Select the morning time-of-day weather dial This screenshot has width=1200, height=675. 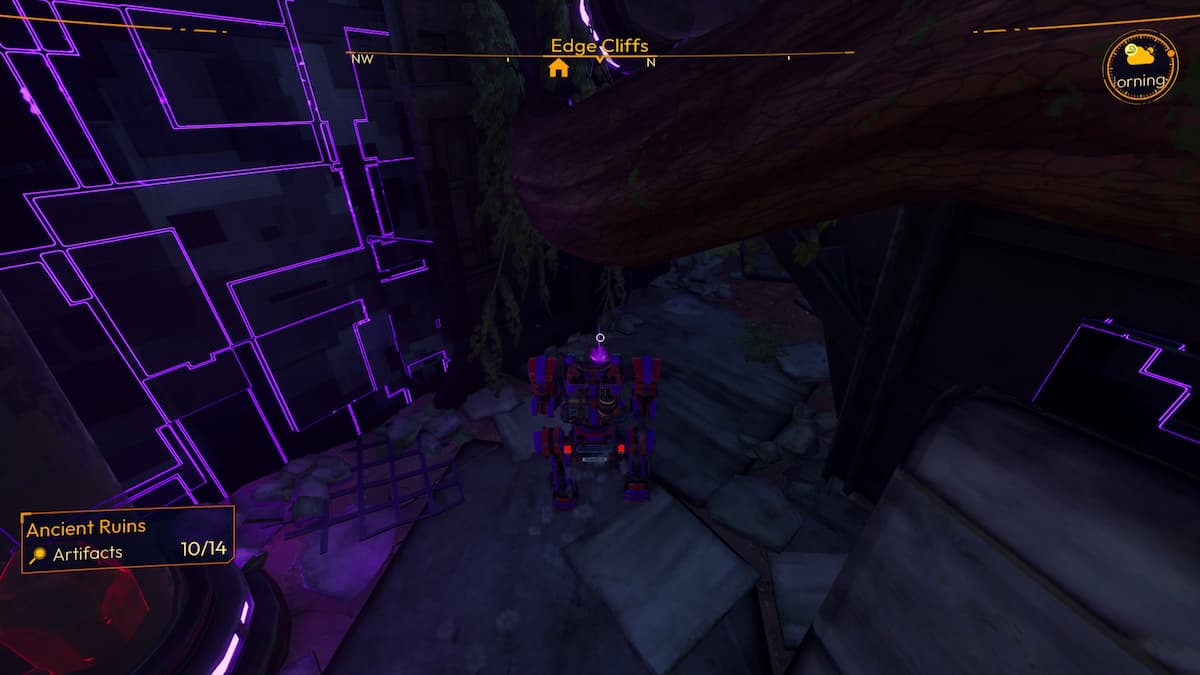click(1140, 68)
